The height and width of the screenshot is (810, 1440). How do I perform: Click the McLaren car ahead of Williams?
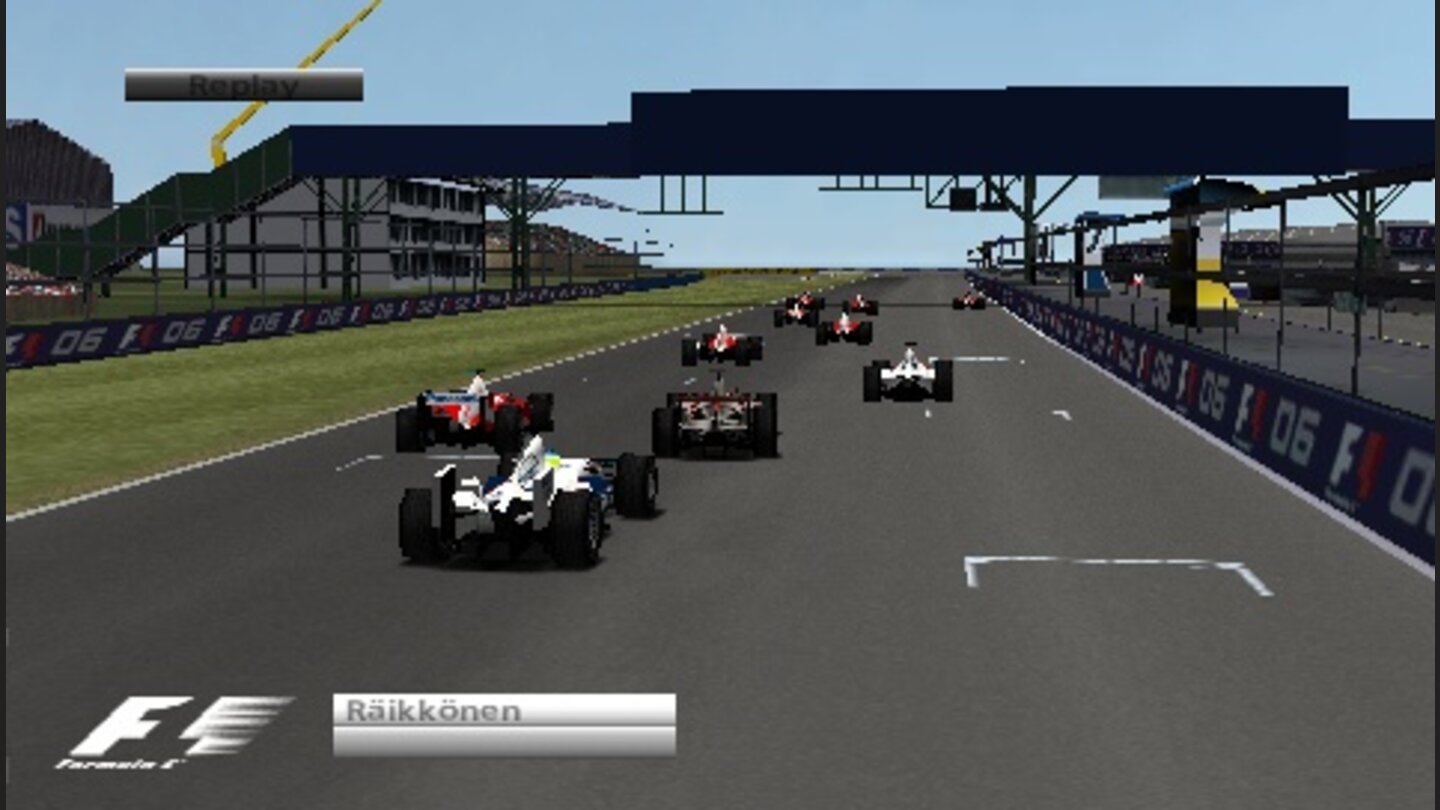[x=715, y=425]
